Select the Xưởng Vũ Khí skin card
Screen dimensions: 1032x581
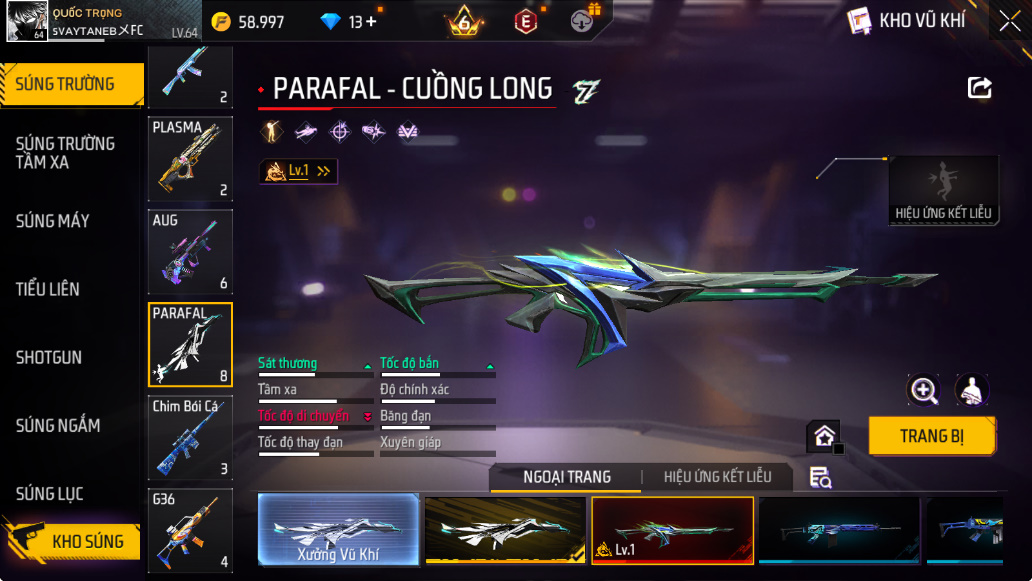(338, 530)
